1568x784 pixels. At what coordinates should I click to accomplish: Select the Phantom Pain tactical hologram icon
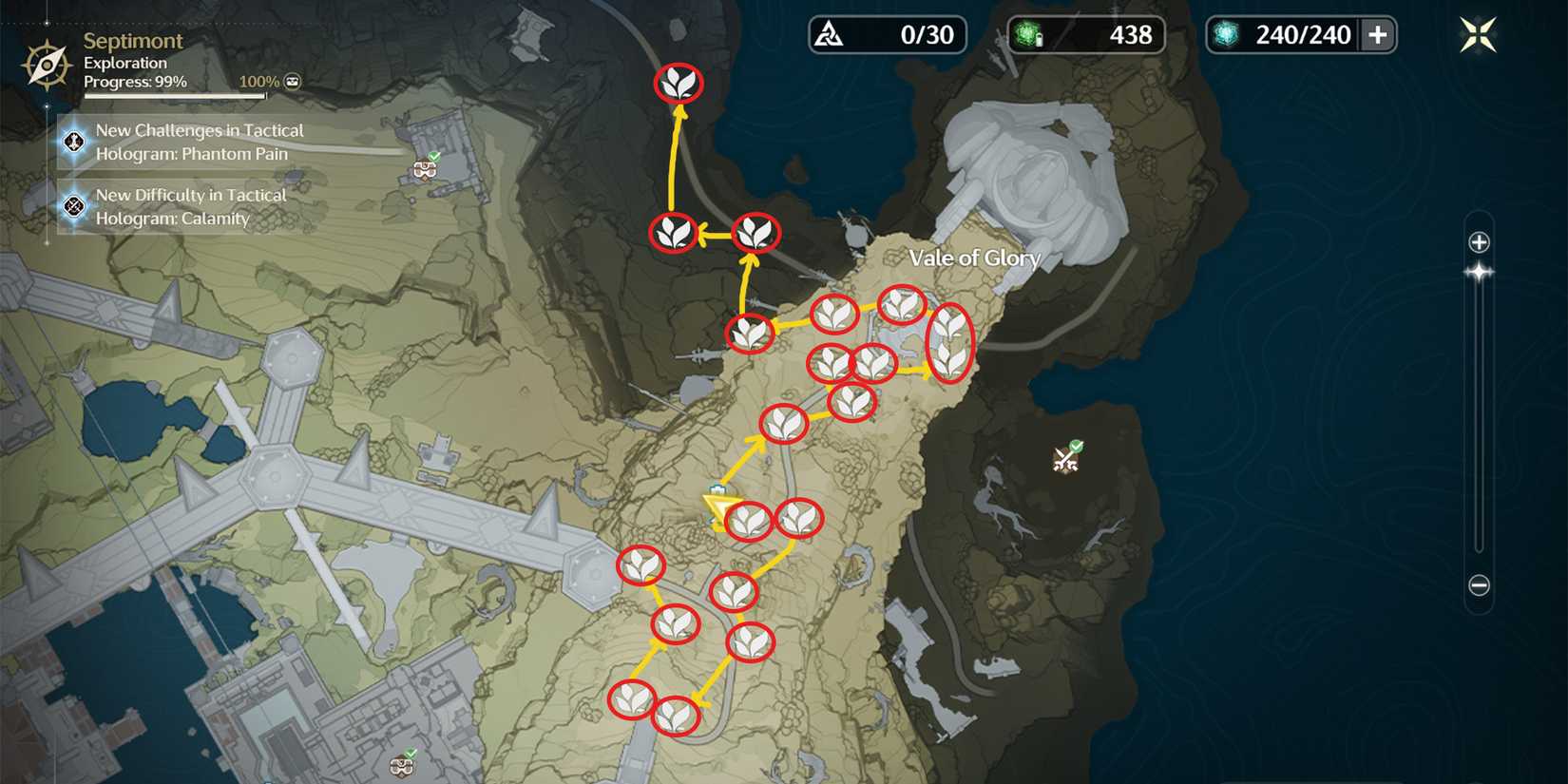pyautogui.click(x=72, y=142)
